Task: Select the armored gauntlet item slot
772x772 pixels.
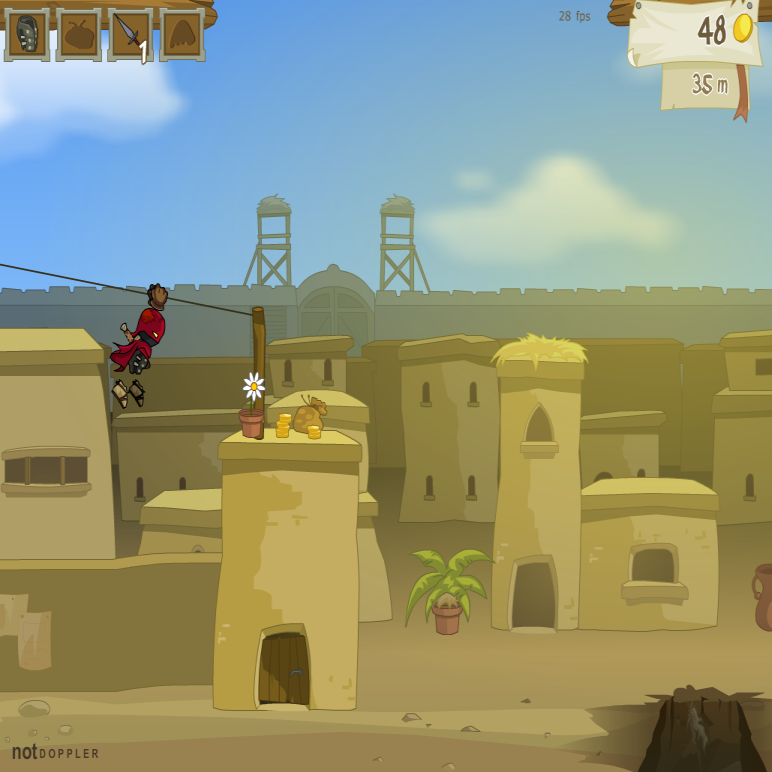Action: 27,35
